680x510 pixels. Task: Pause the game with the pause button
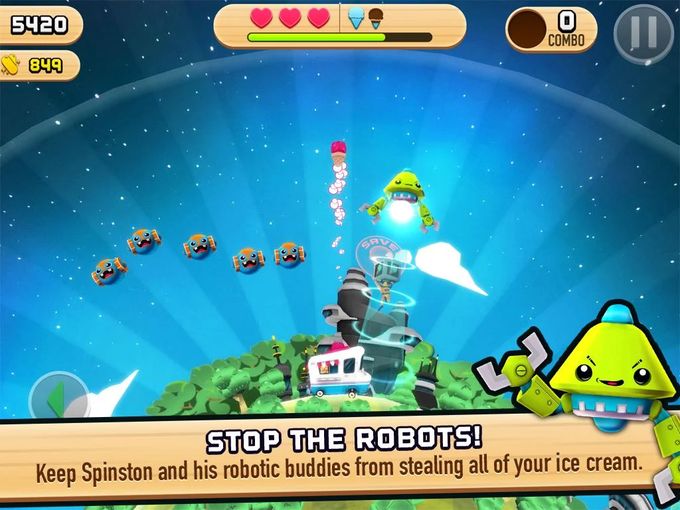tap(643, 33)
